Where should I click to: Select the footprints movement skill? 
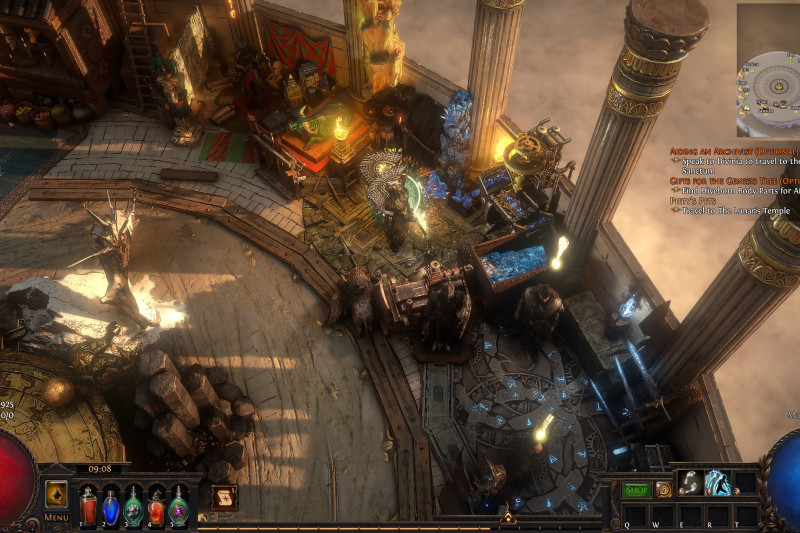tap(690, 483)
